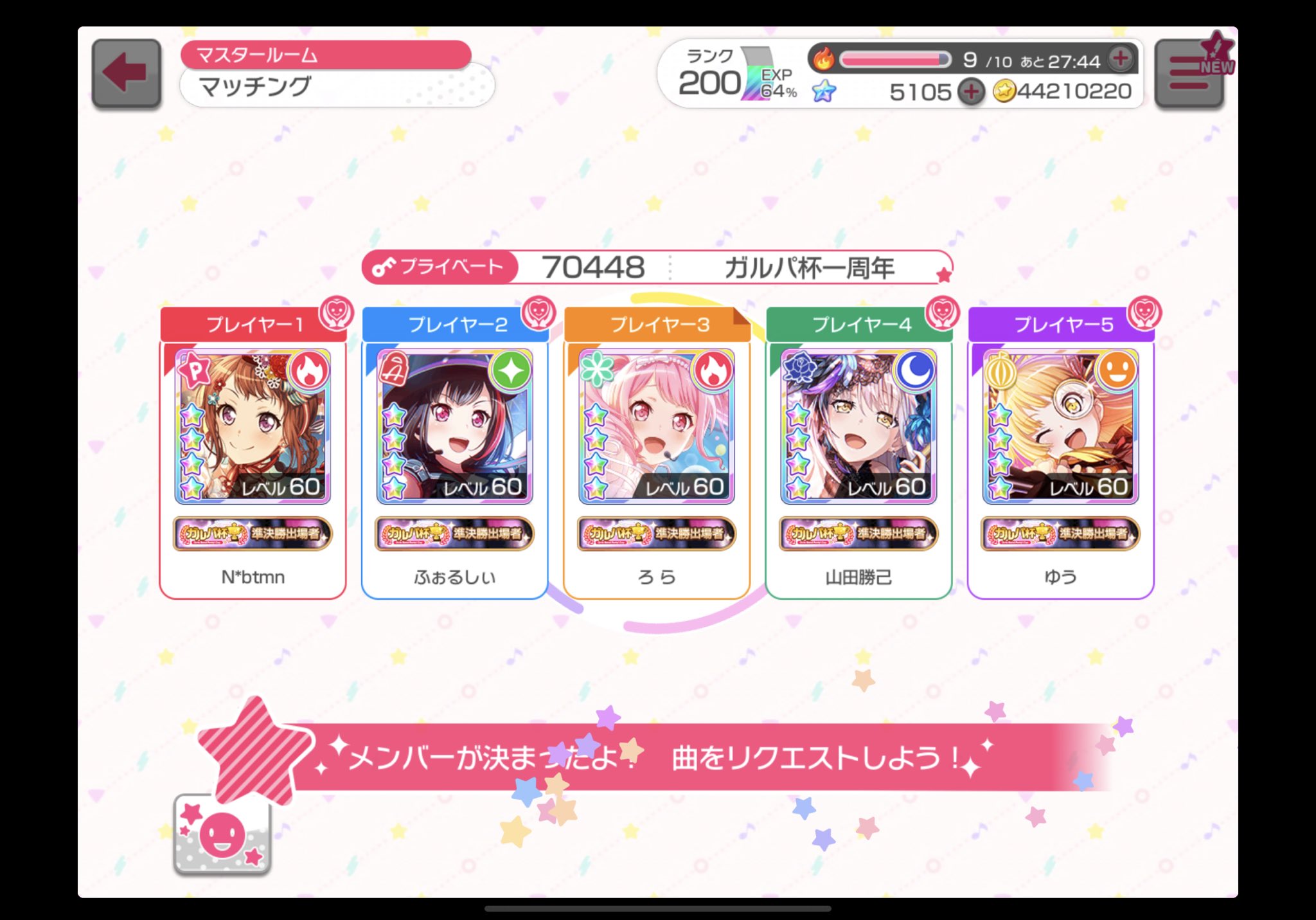Tap the flame live boost icon

pyautogui.click(x=824, y=58)
